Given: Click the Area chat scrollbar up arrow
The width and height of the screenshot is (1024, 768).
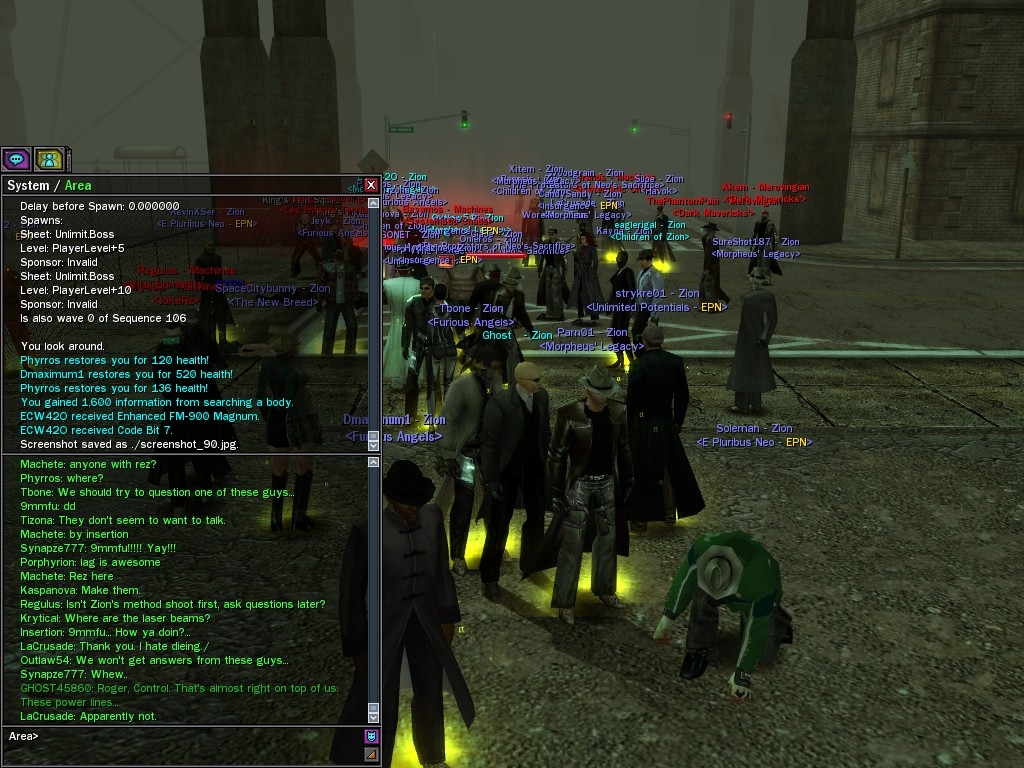Looking at the screenshot, I should coord(374,462).
